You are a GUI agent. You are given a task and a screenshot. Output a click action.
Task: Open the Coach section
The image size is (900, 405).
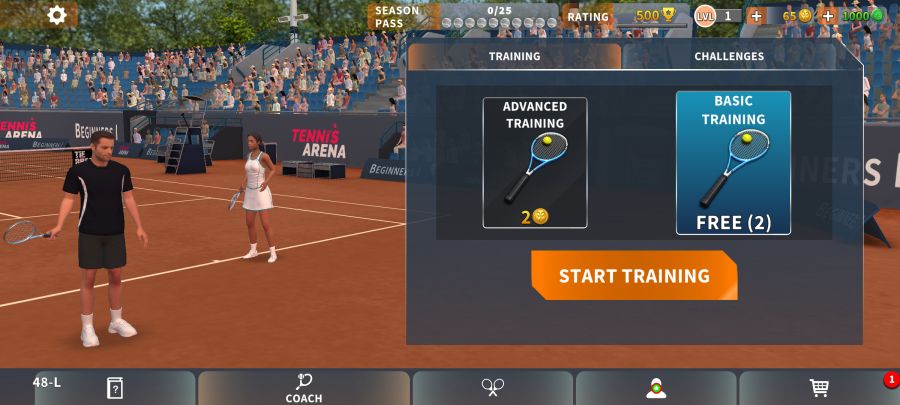(304, 388)
